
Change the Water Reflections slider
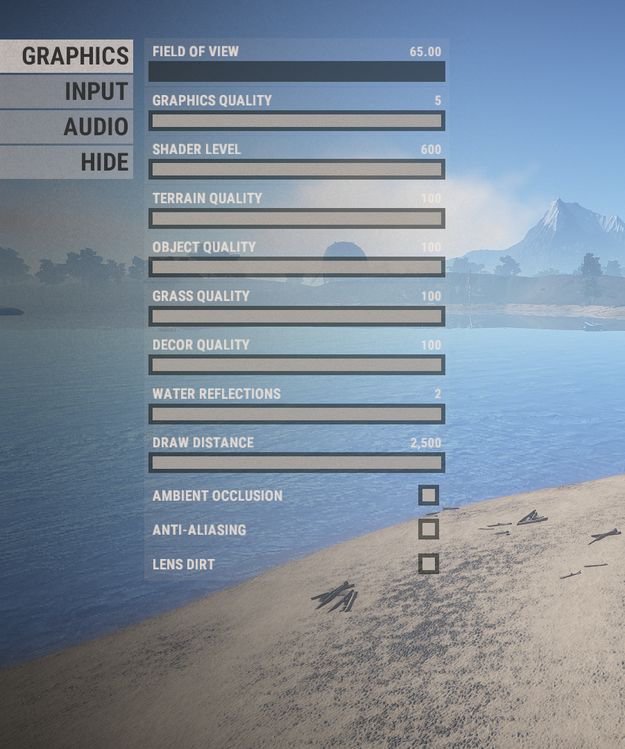tap(296, 414)
